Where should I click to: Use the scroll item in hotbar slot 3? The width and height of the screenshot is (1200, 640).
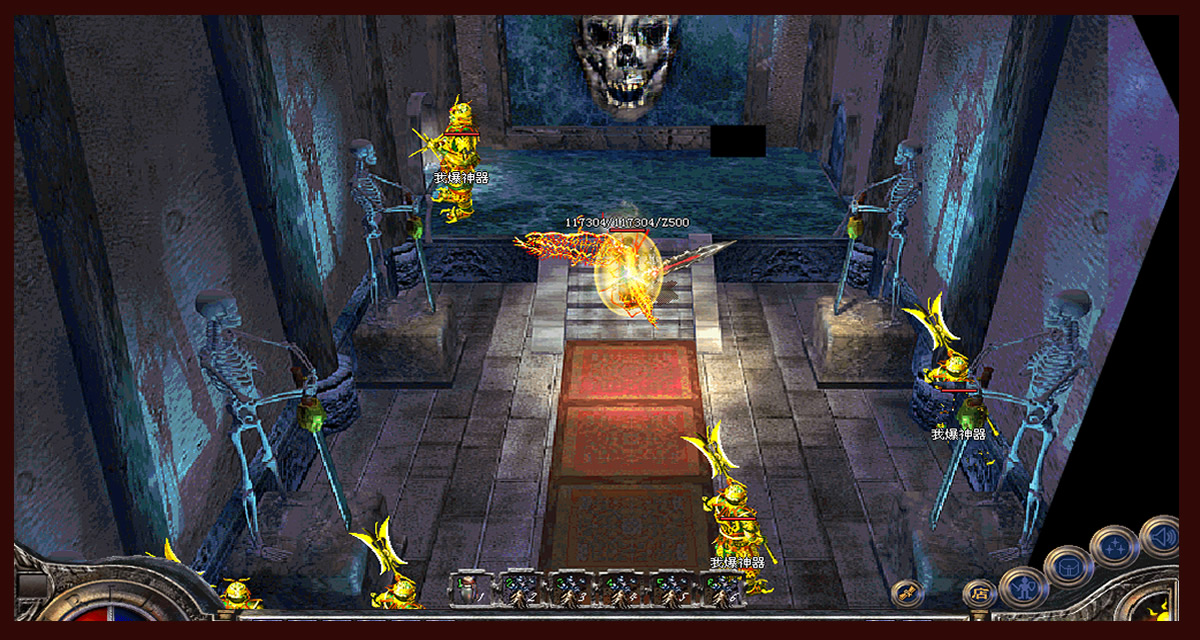pyautogui.click(x=573, y=589)
